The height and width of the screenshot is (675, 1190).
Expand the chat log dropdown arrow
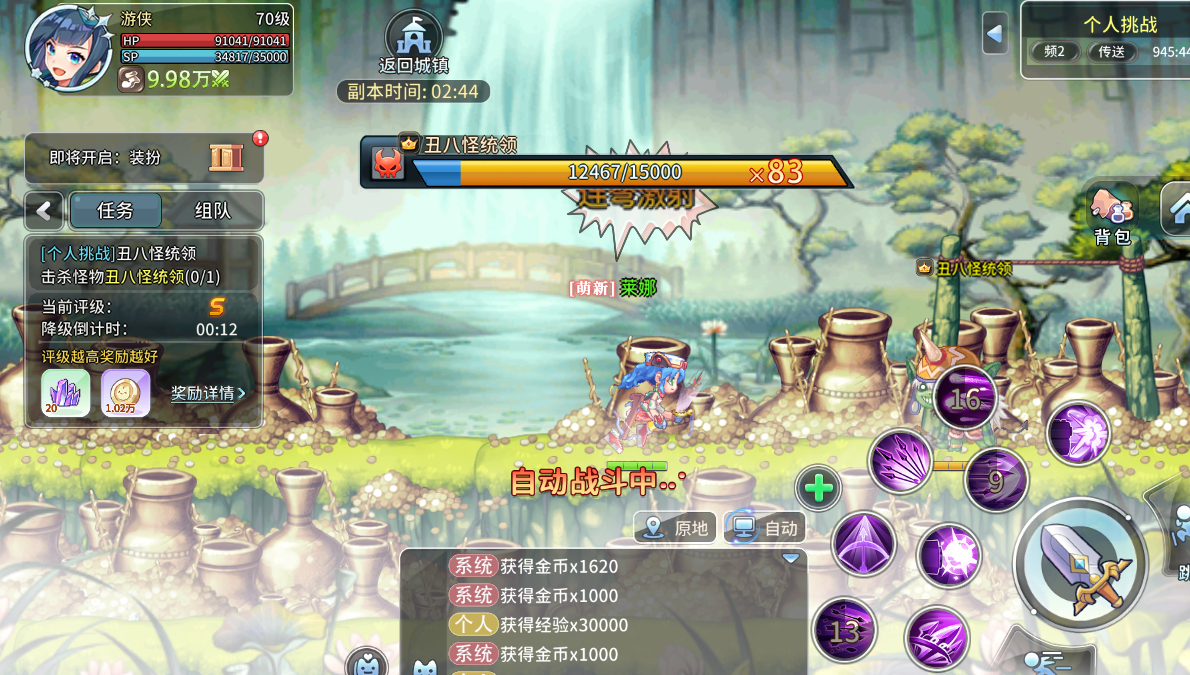[791, 558]
